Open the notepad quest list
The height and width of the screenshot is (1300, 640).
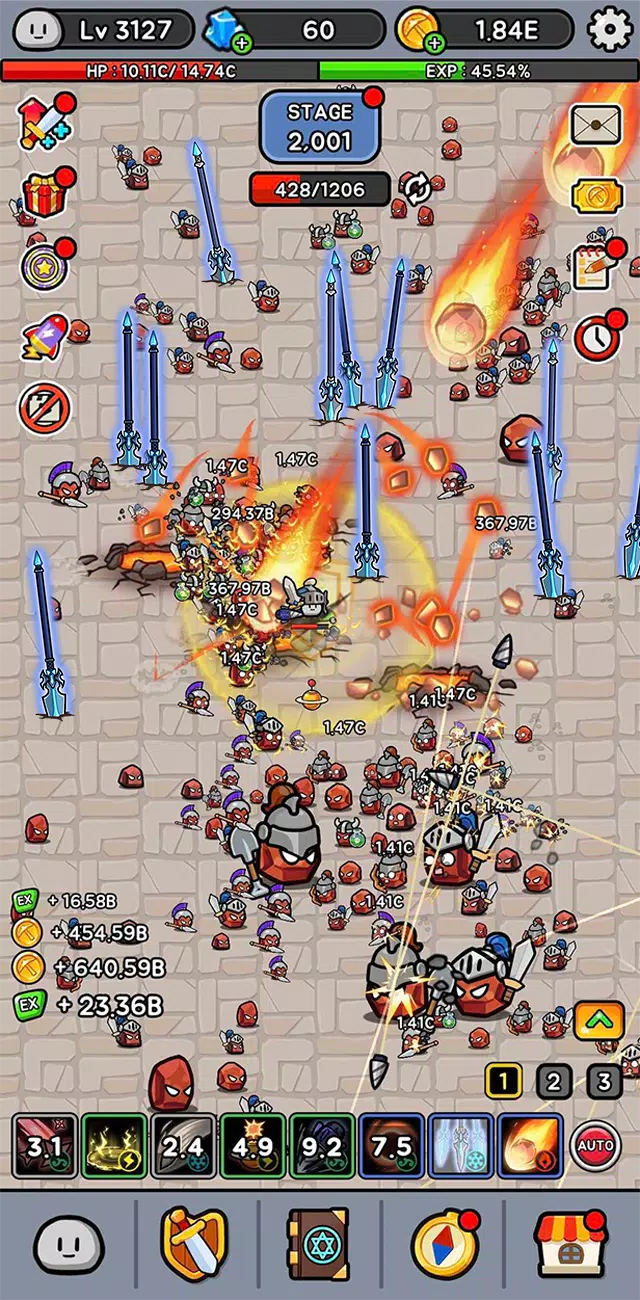(x=594, y=266)
